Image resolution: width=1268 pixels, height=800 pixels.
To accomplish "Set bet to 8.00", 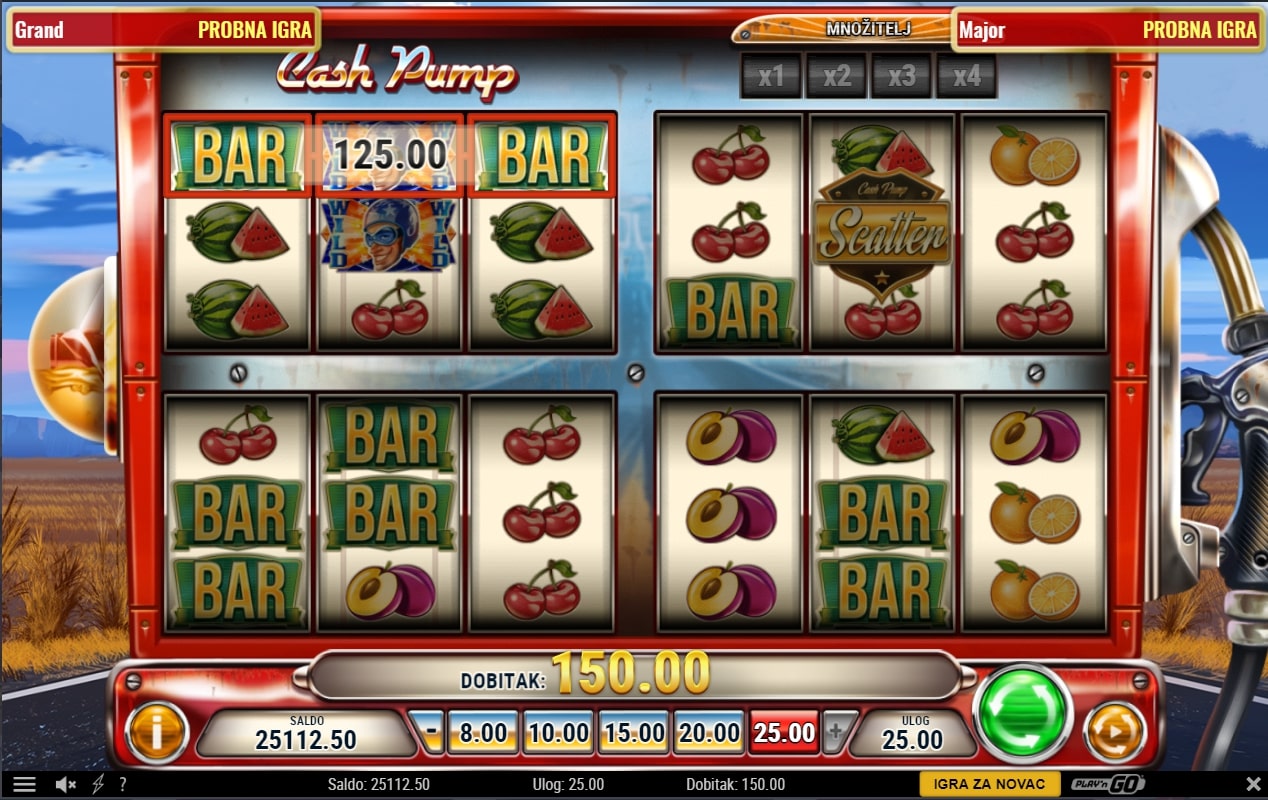I will 483,733.
